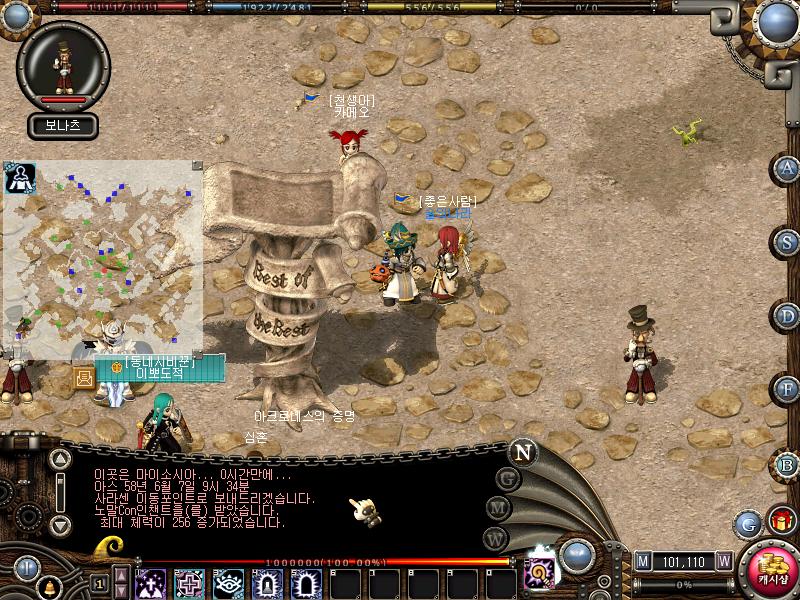Click the round B shortcut button
This screenshot has height=600, width=800.
[x=788, y=464]
